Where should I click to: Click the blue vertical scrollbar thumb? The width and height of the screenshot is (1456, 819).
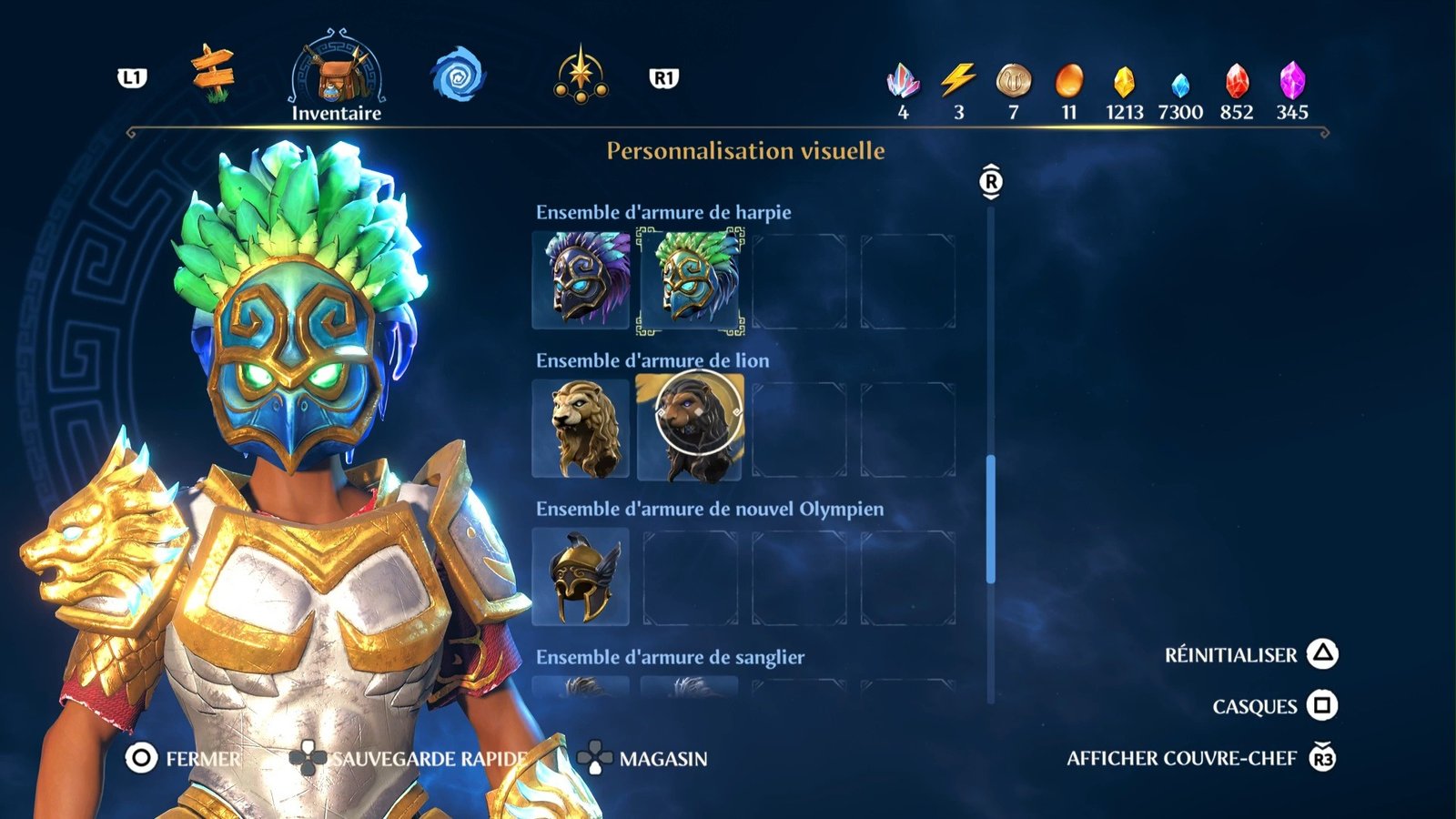991,519
